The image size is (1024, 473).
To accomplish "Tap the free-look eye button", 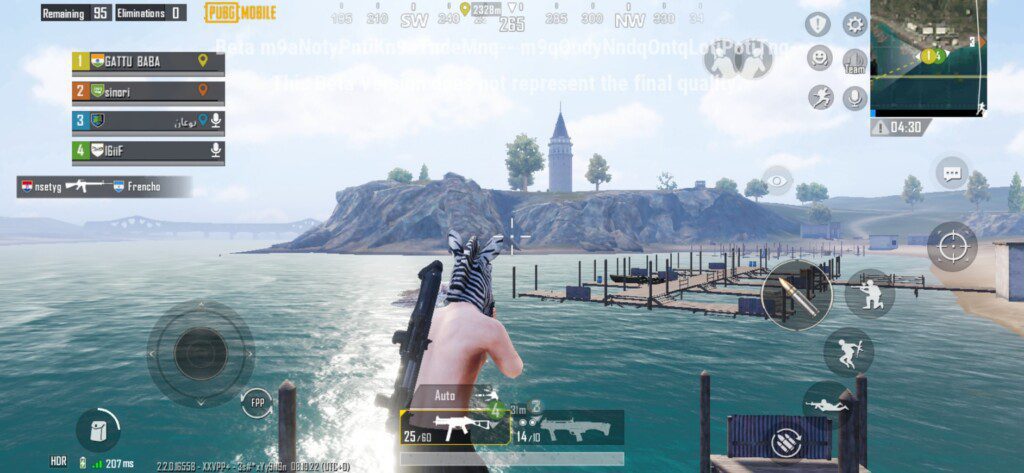I will 778,181.
